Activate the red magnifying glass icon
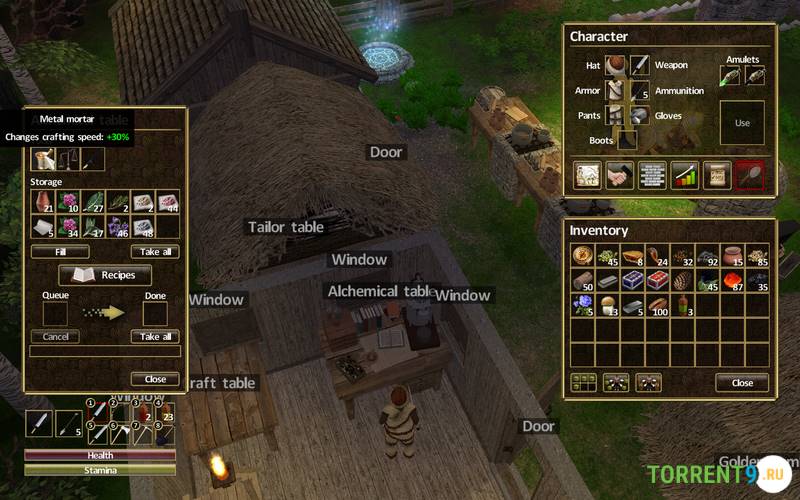Image resolution: width=800 pixels, height=500 pixels. coord(748,175)
